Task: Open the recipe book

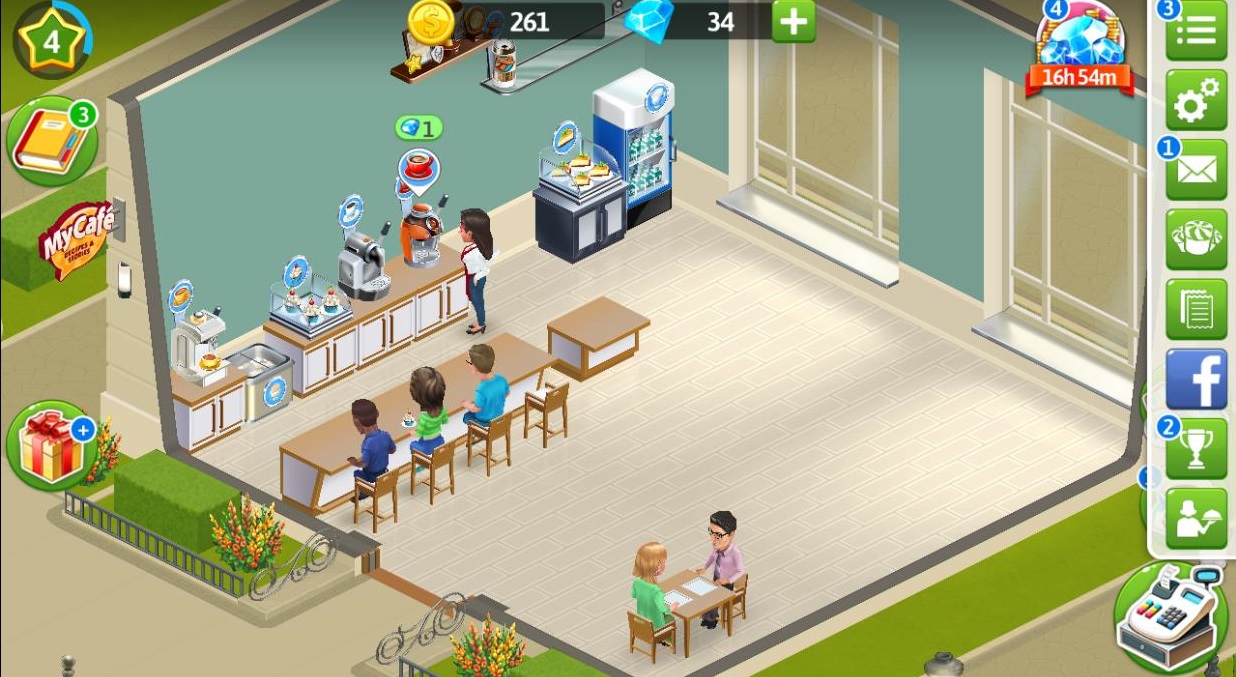Action: click(x=52, y=141)
